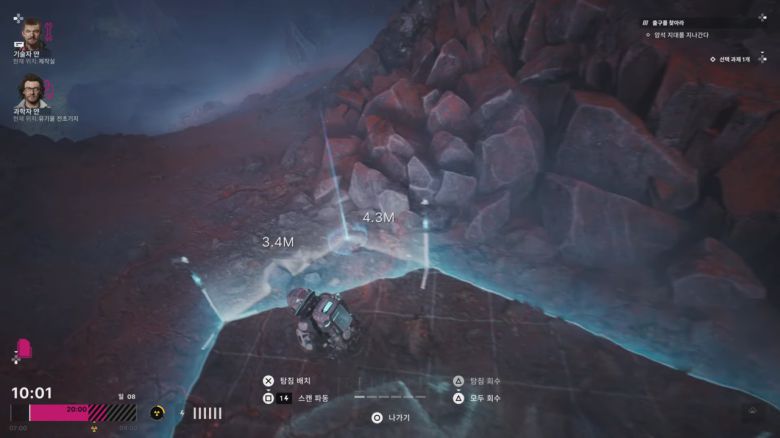Screen dimensions: 780x438
Task: Click the pink suit status icon
Action: click(x=24, y=349)
